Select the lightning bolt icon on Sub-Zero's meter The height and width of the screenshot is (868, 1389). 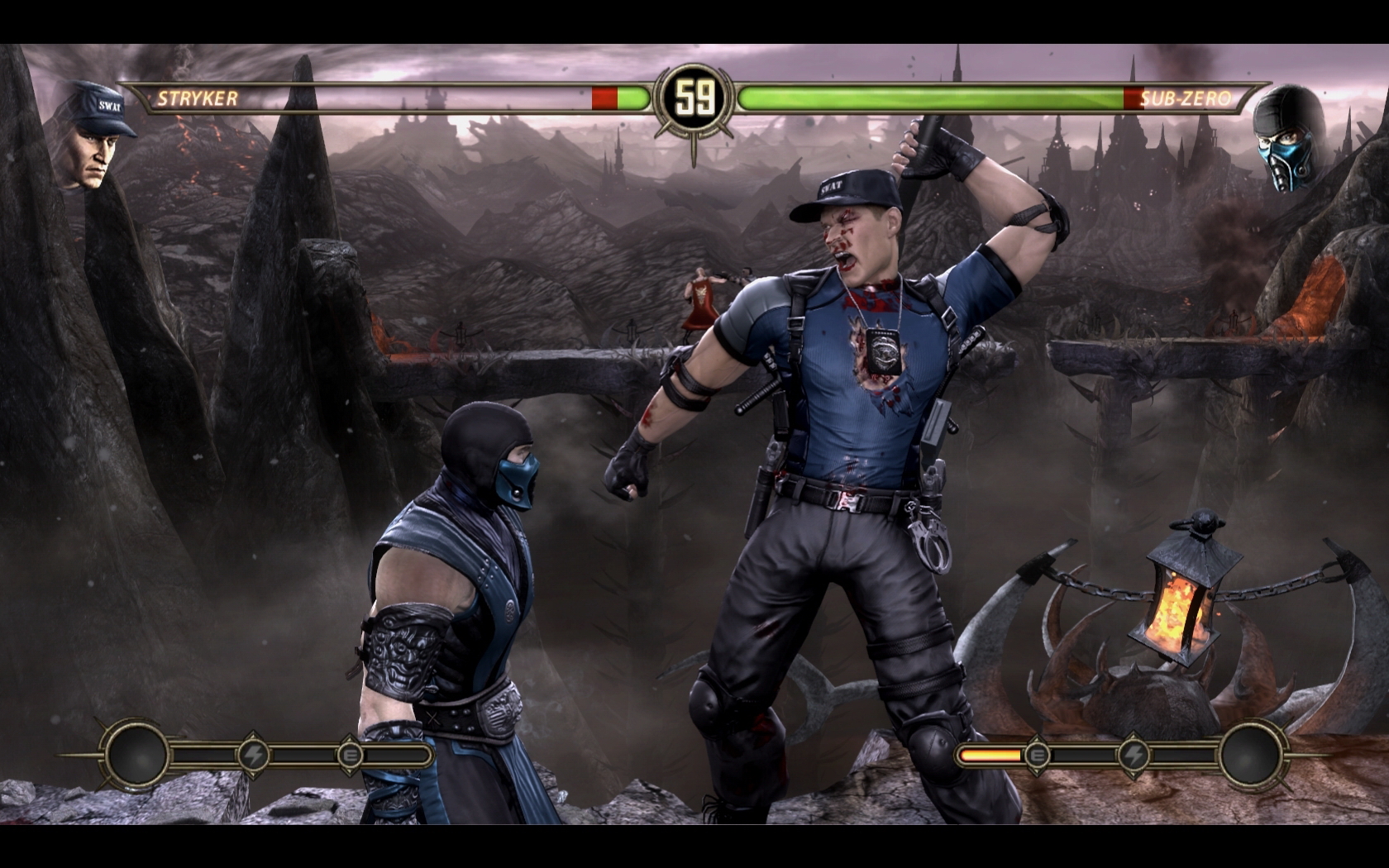1134,755
